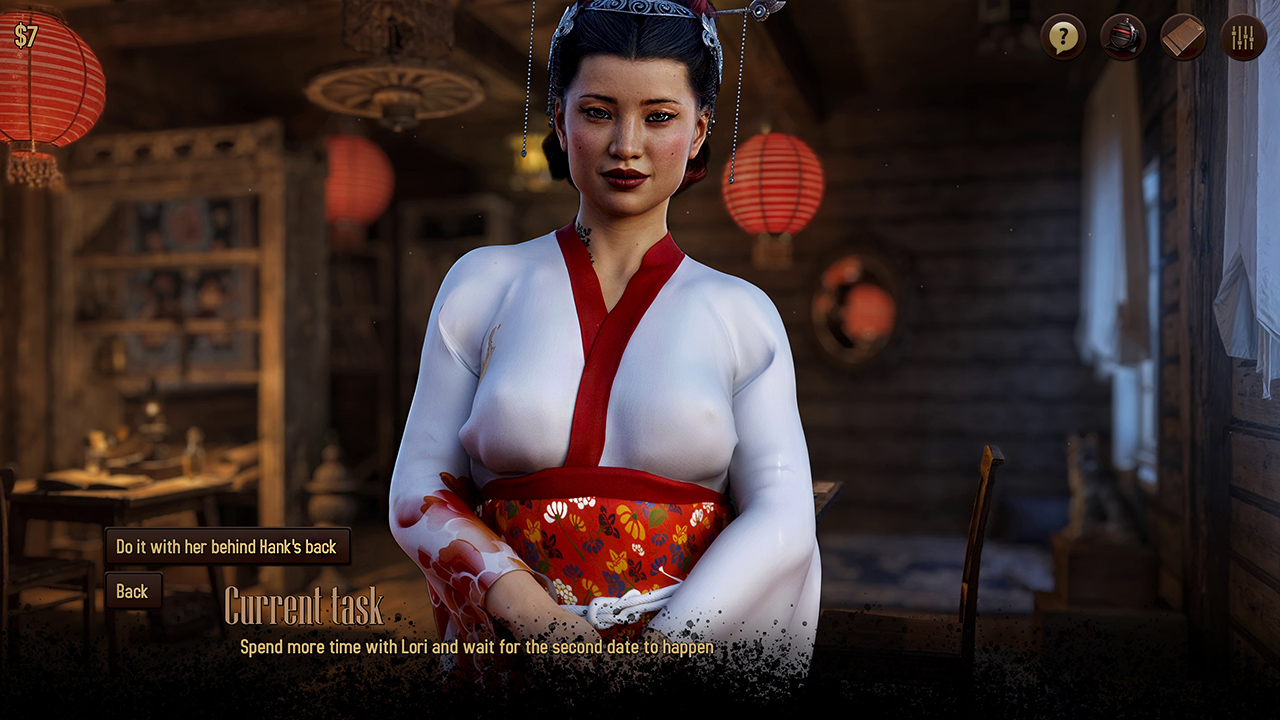This screenshot has height=720, width=1280.
Task: Click the Back button
Action: pyautogui.click(x=132, y=591)
